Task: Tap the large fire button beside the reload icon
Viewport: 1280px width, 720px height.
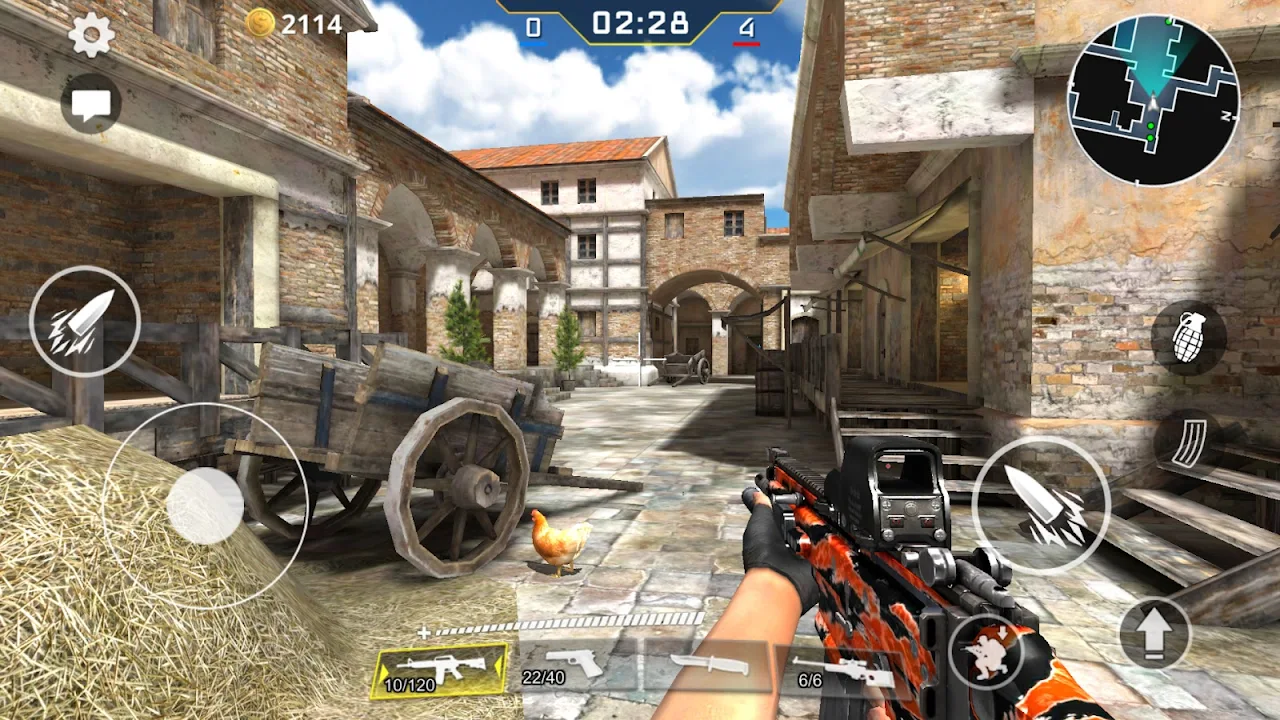Action: click(1040, 504)
